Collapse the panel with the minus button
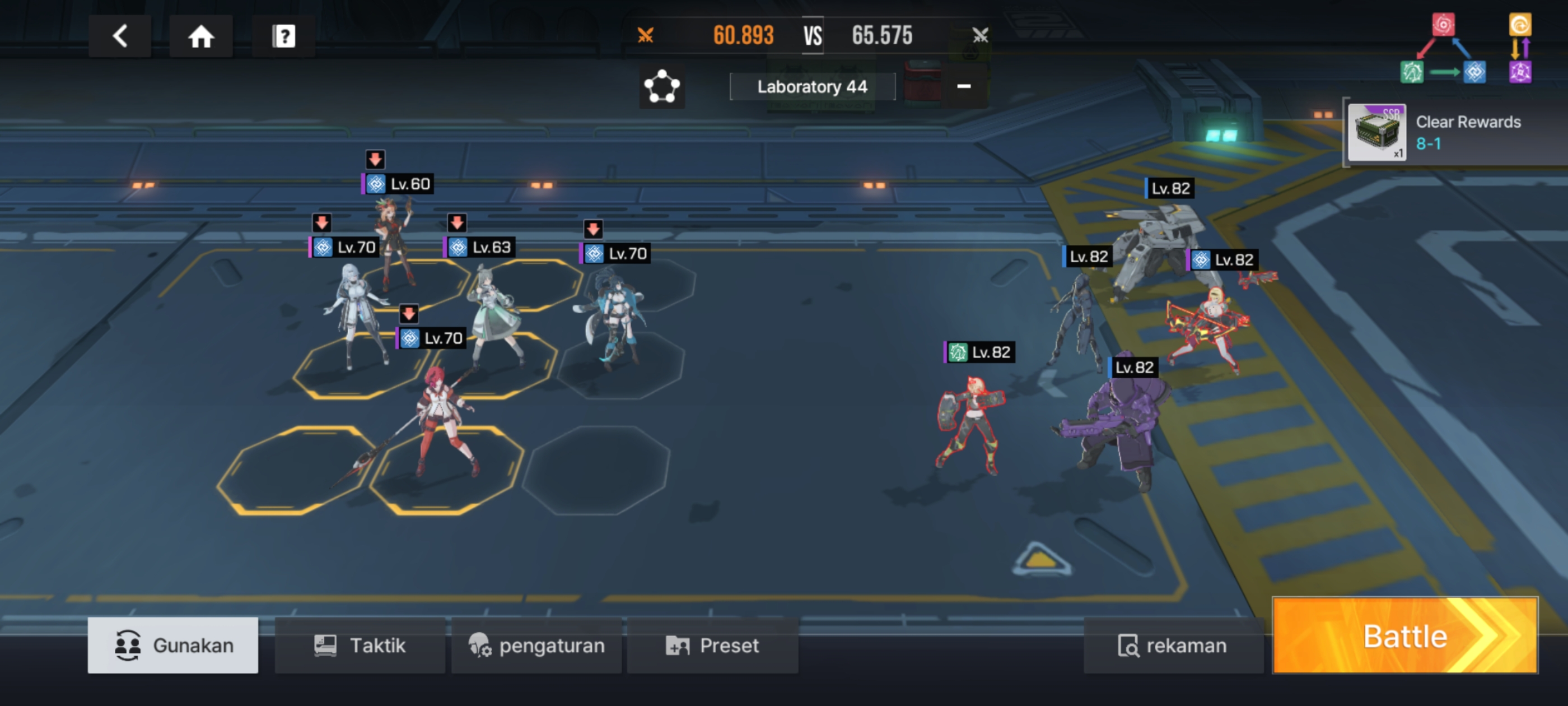Screen dimensions: 1568x706 (964, 86)
